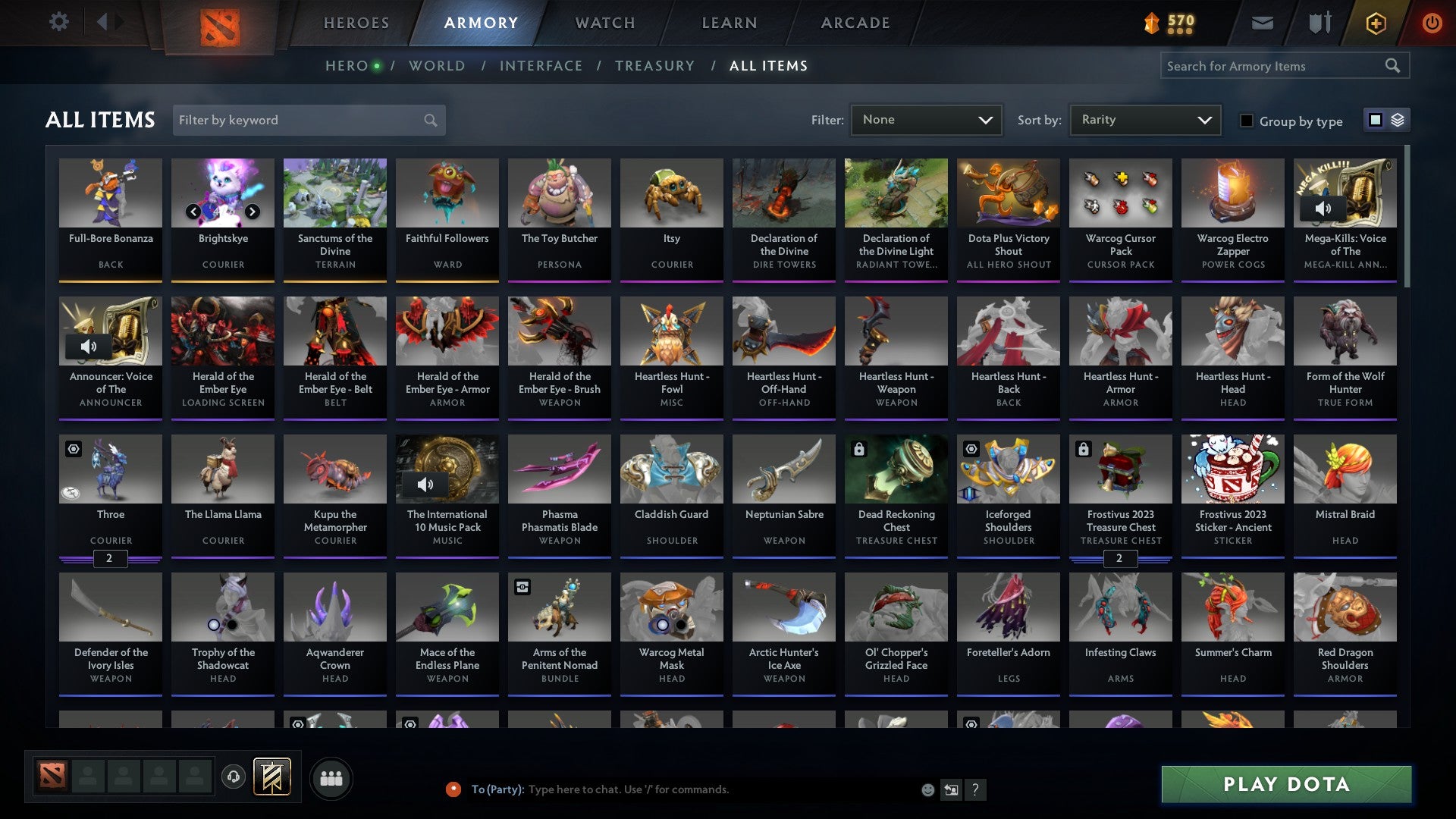Open the search magnifier in keyword filter
Viewport: 1456px width, 819px height.
(429, 120)
